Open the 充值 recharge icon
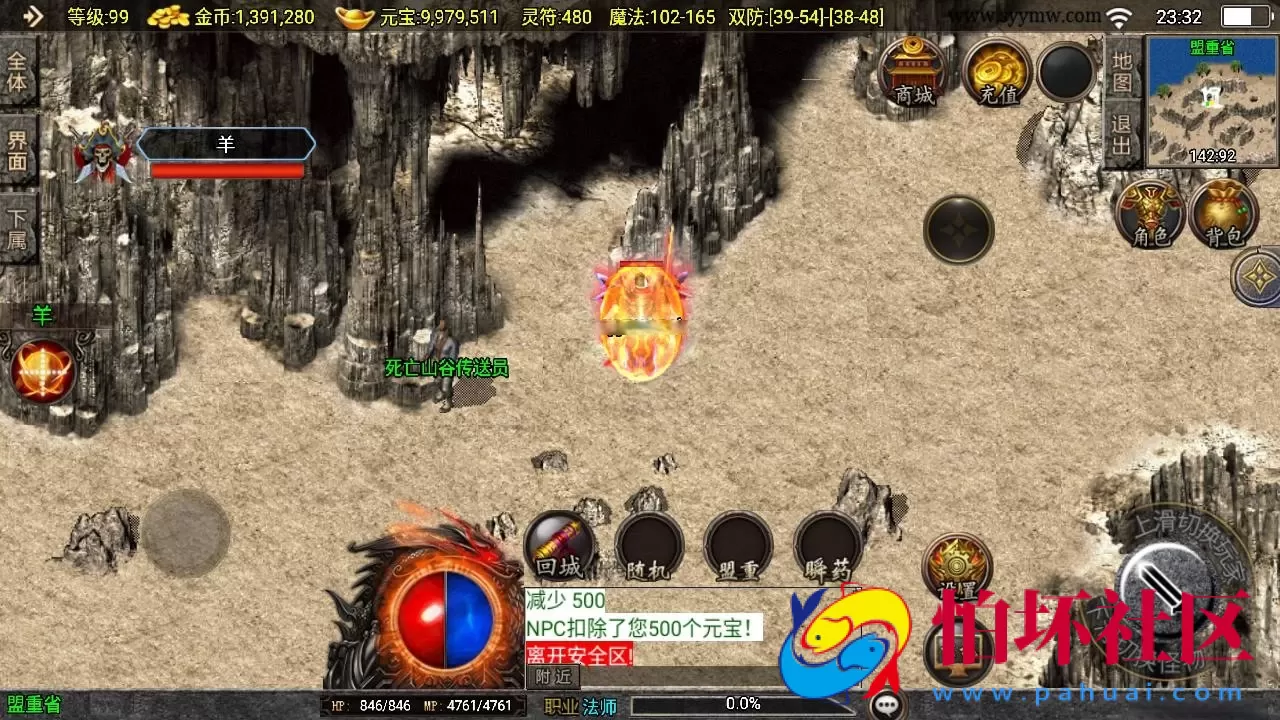Screen dimensions: 1280x720 coord(992,70)
